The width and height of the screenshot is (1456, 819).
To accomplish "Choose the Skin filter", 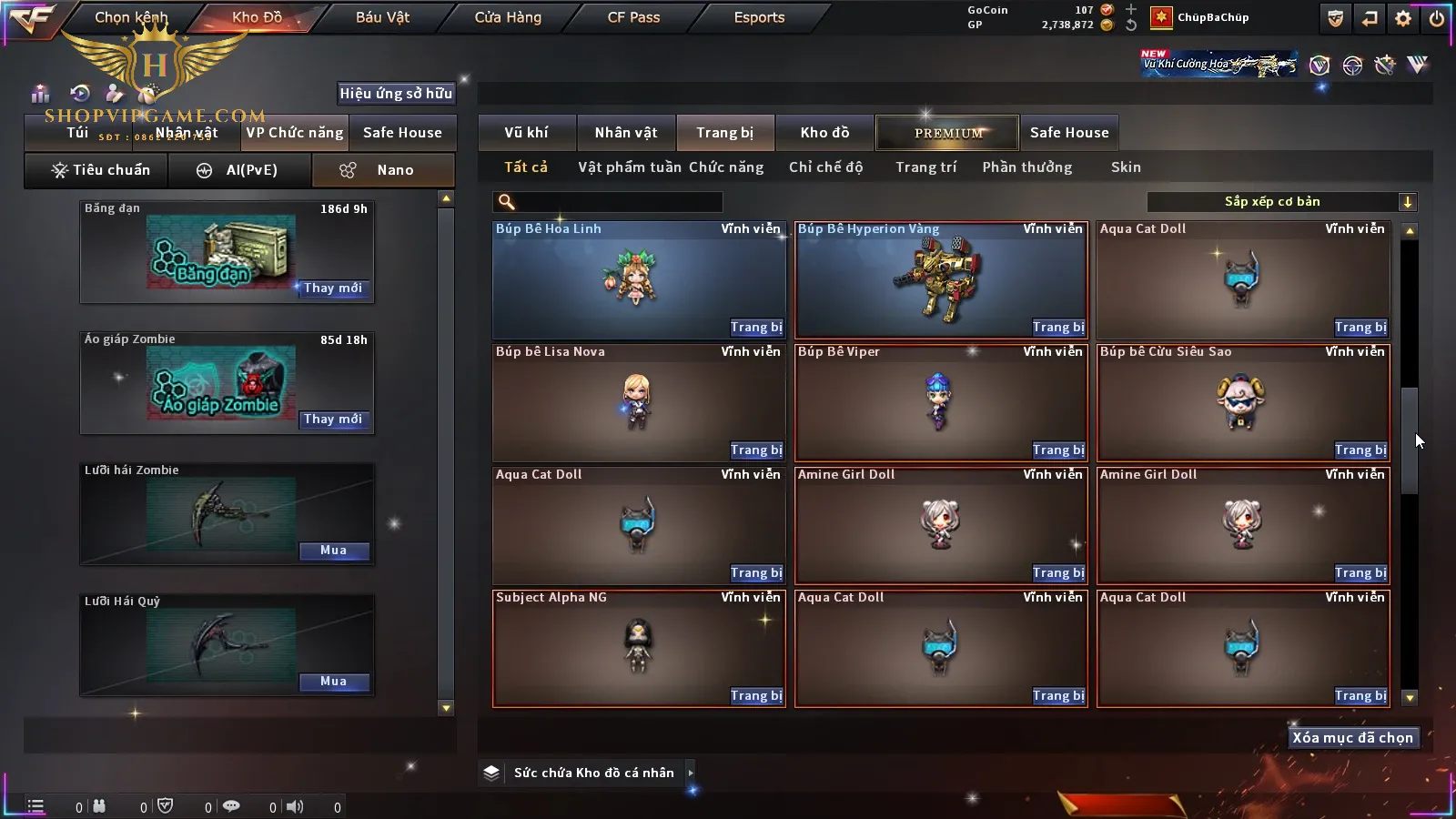I will tap(1126, 167).
